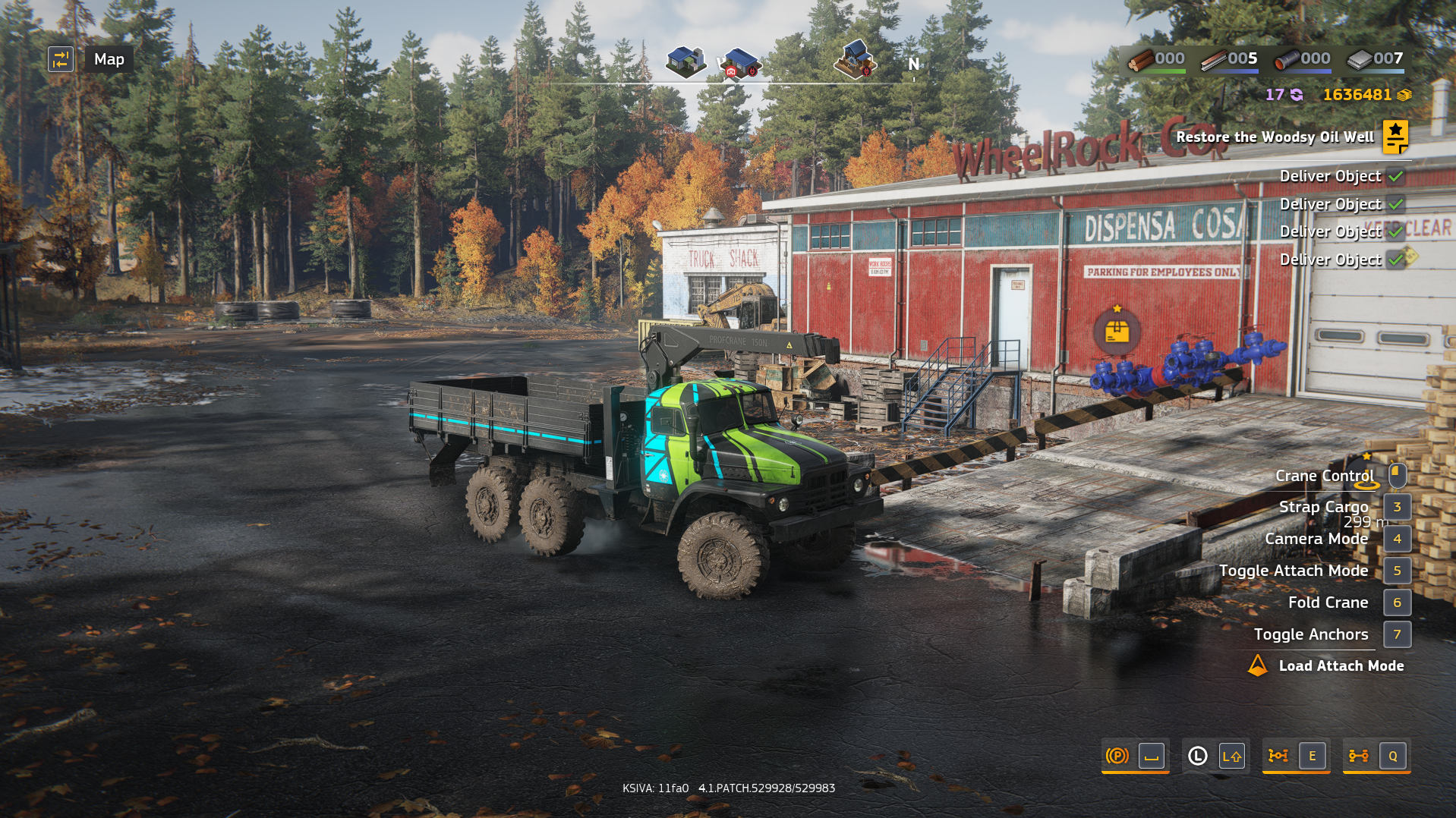
Task: Click the mission bookmark icon near Woodsy Oil Well
Action: pyautogui.click(x=1395, y=138)
